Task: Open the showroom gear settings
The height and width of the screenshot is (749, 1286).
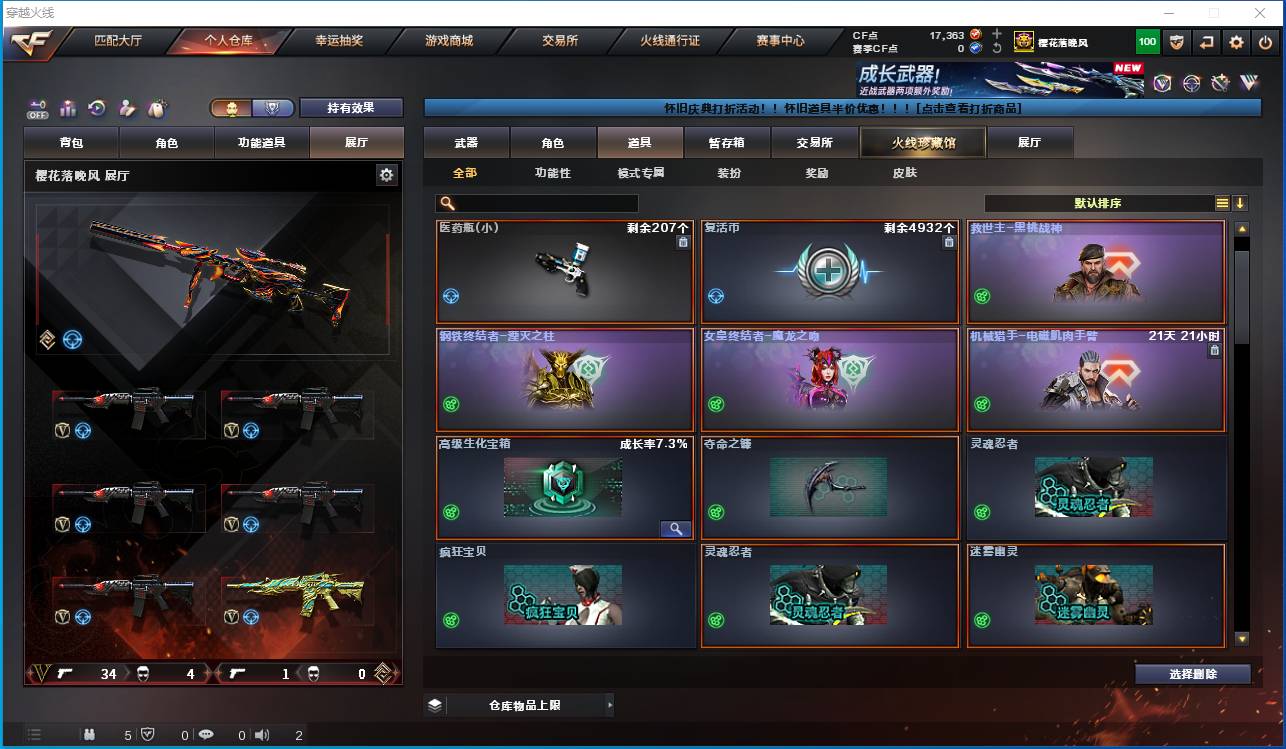Action: pos(386,175)
